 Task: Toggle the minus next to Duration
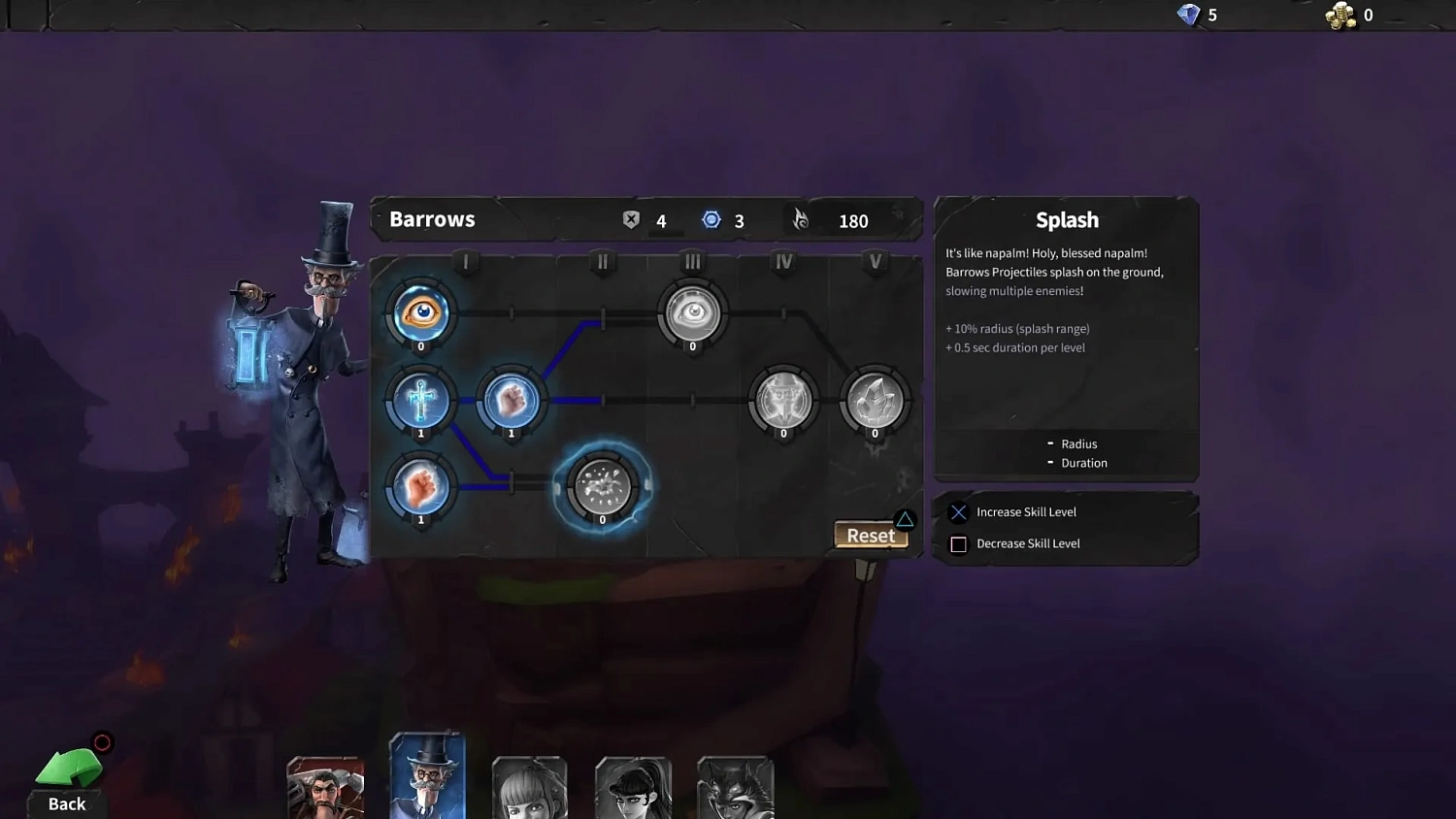[x=1050, y=462]
